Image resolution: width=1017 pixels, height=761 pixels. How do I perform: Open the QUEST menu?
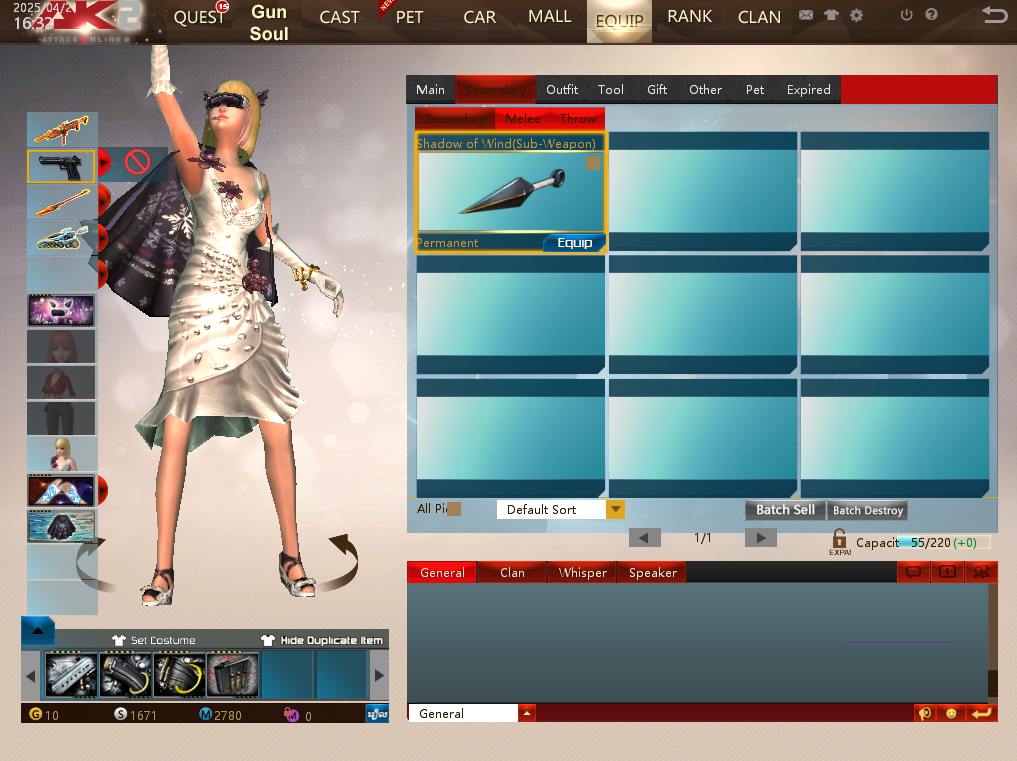click(x=199, y=17)
